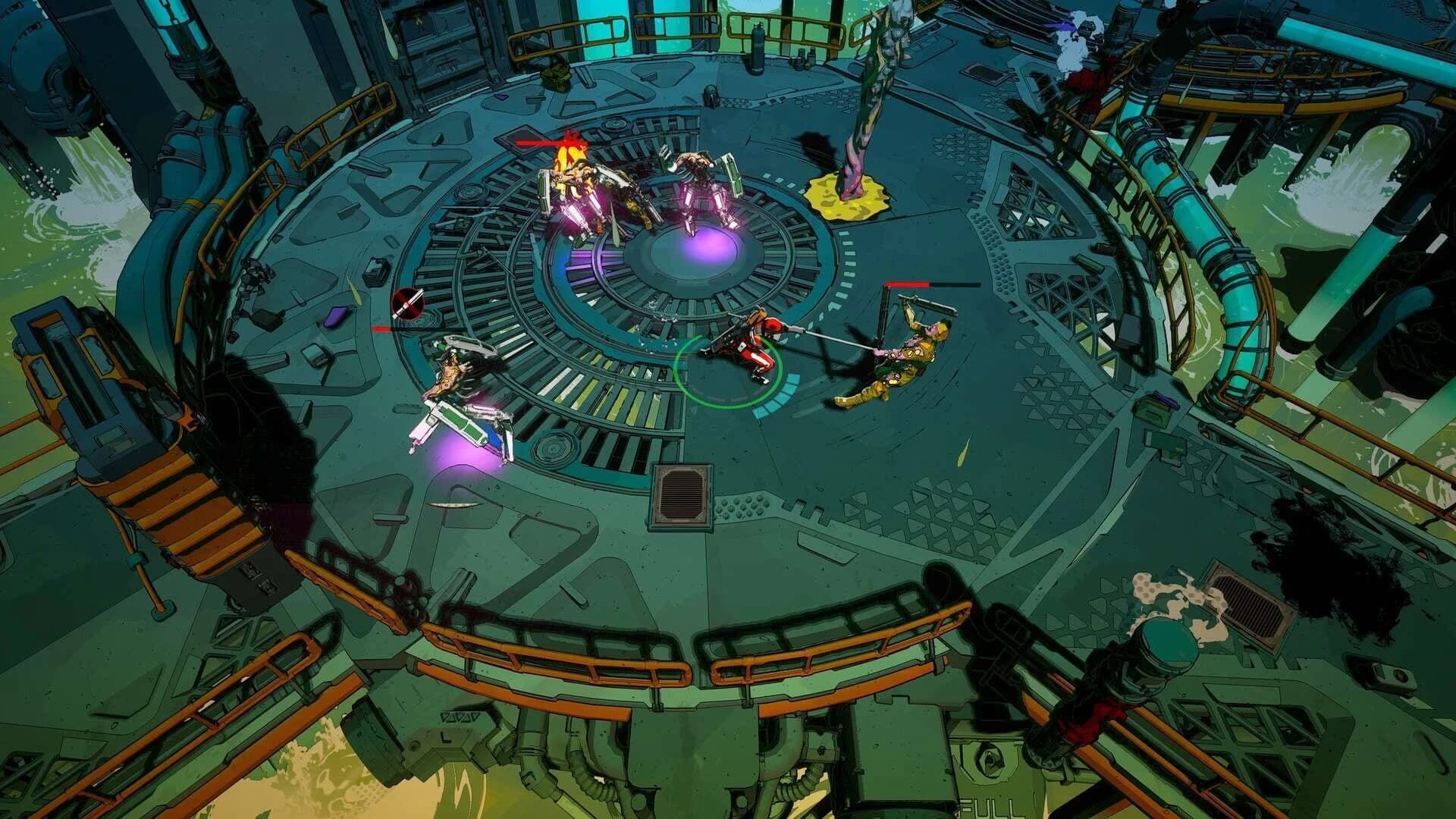Click the small black case near the platform edge
The image size is (1456, 819).
375,273
